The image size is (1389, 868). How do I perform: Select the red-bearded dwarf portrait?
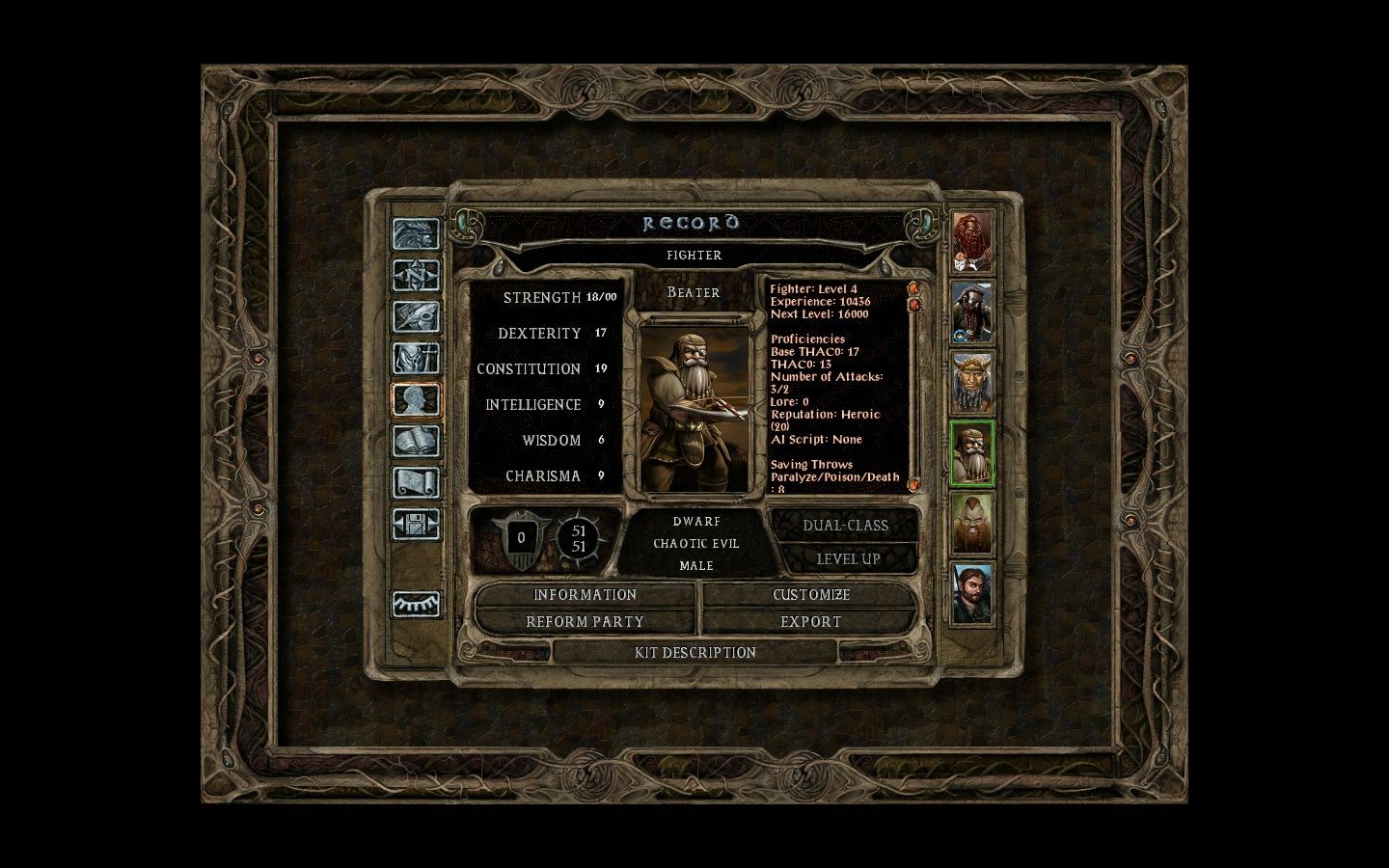(972, 241)
